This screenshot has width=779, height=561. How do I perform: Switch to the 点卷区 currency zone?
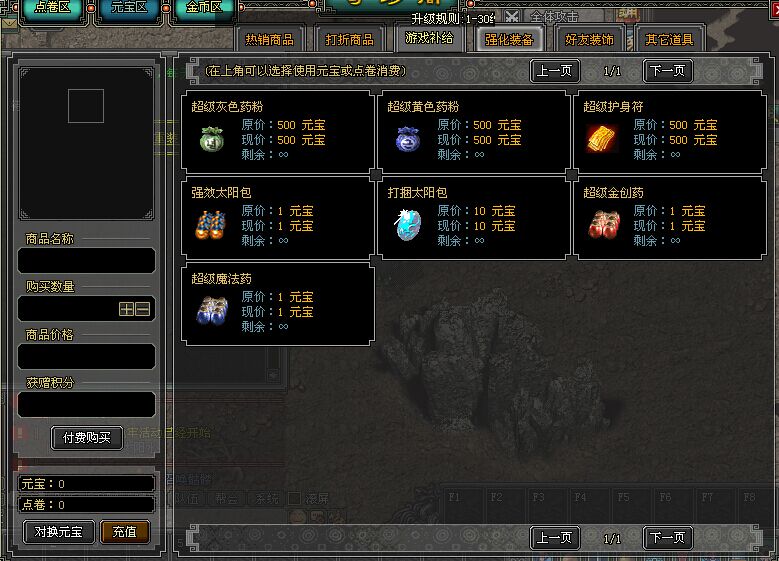click(x=52, y=8)
